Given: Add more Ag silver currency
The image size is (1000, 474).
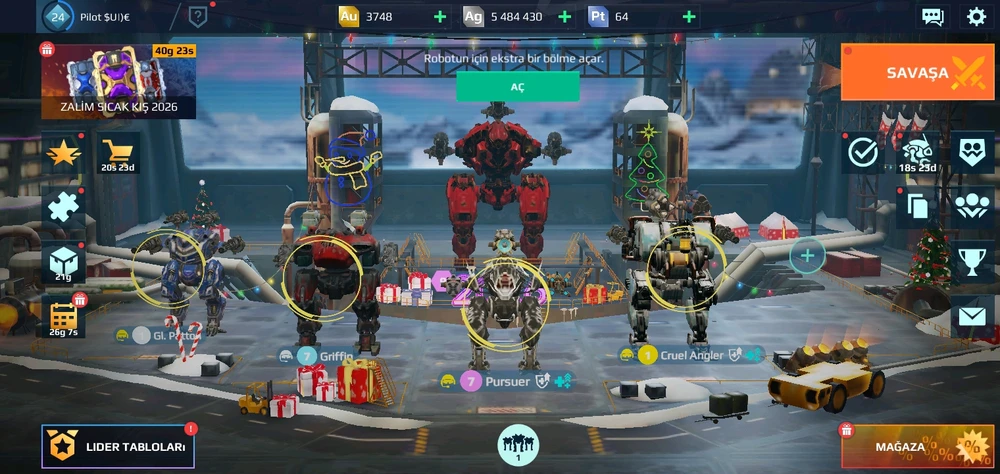Looking at the screenshot, I should tap(564, 17).
